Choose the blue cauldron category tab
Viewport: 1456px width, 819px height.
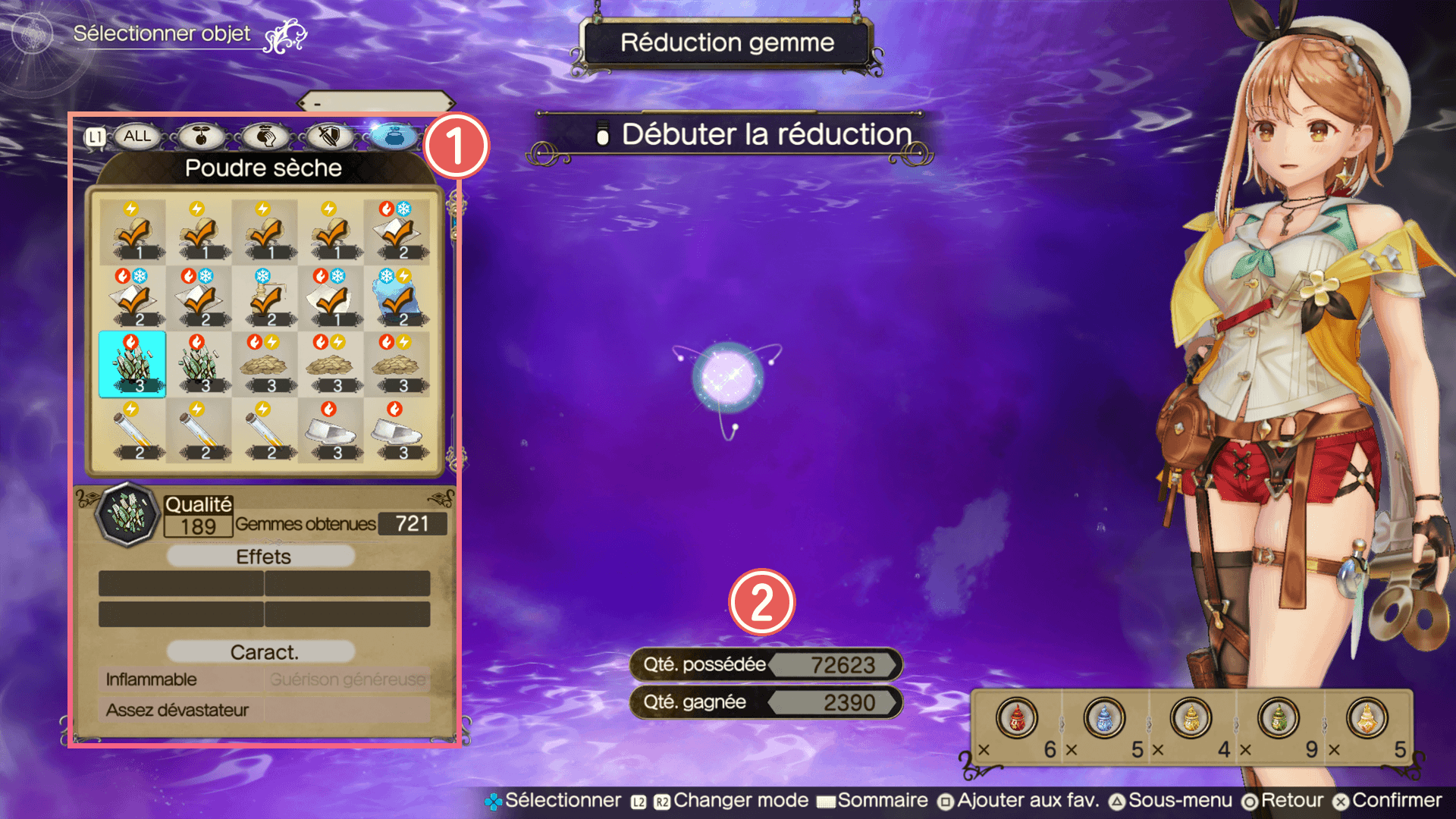click(394, 136)
